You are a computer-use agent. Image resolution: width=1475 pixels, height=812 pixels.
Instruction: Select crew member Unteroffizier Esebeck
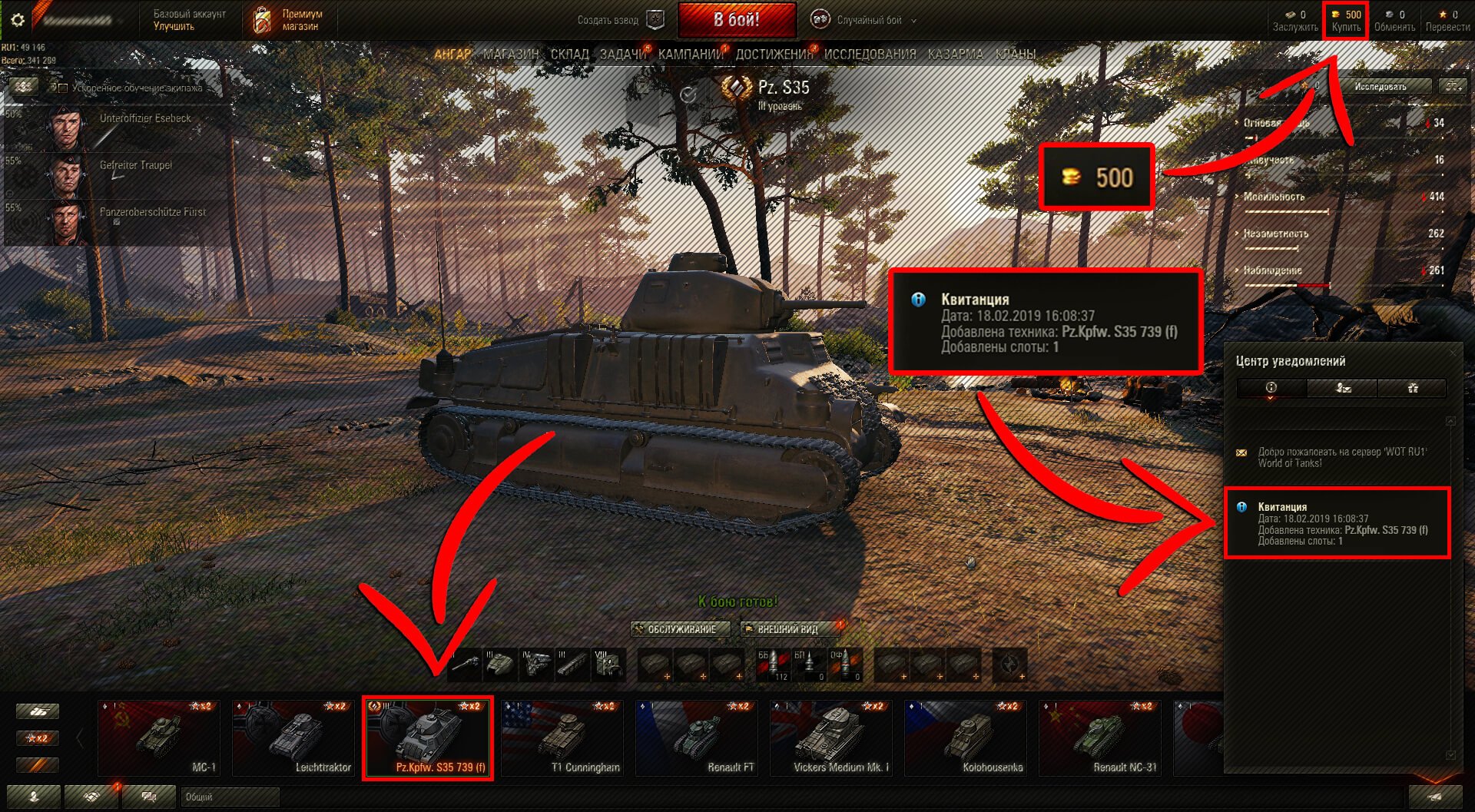pyautogui.click(x=115, y=127)
